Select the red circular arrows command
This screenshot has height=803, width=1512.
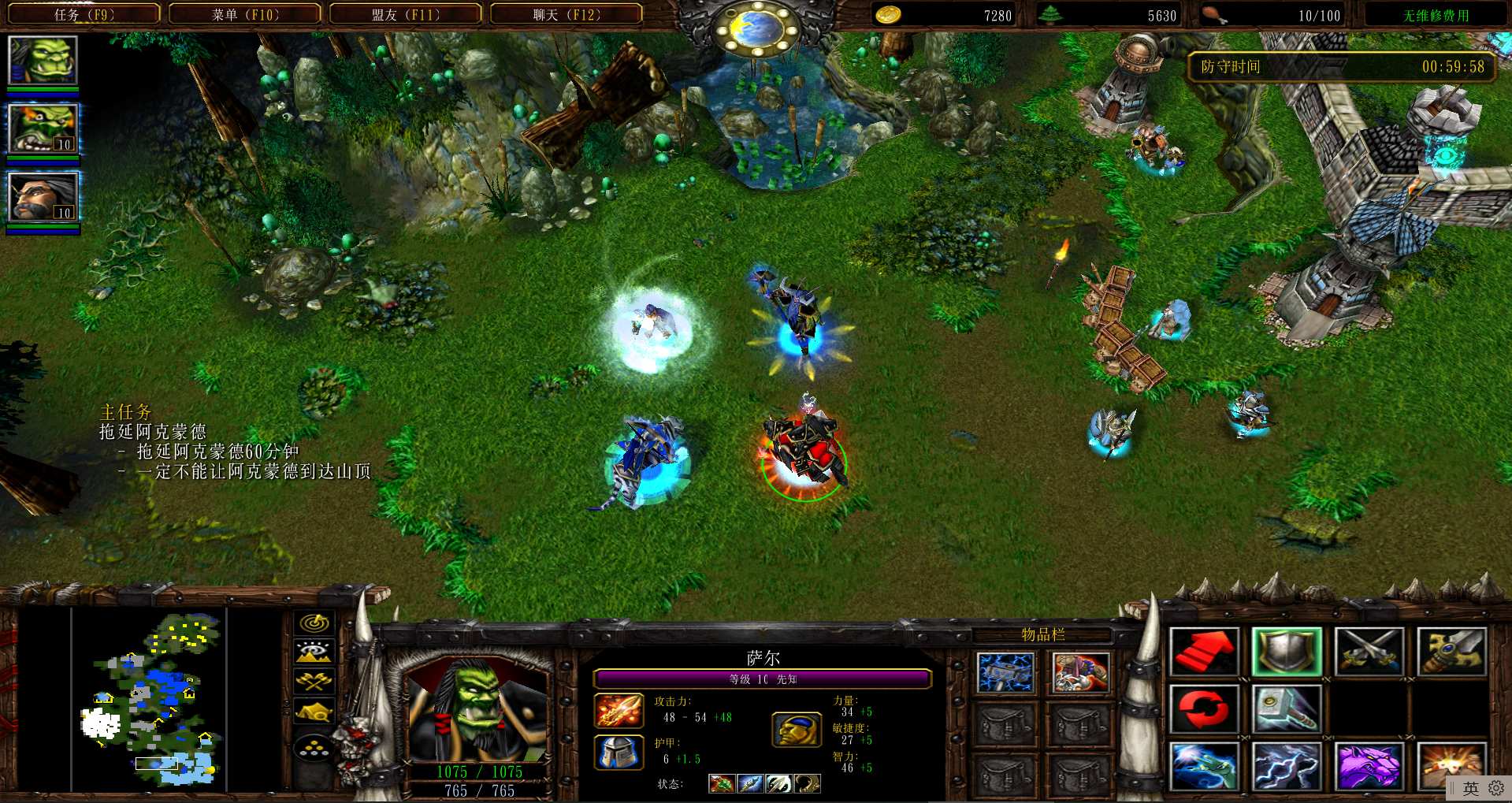point(1203,708)
